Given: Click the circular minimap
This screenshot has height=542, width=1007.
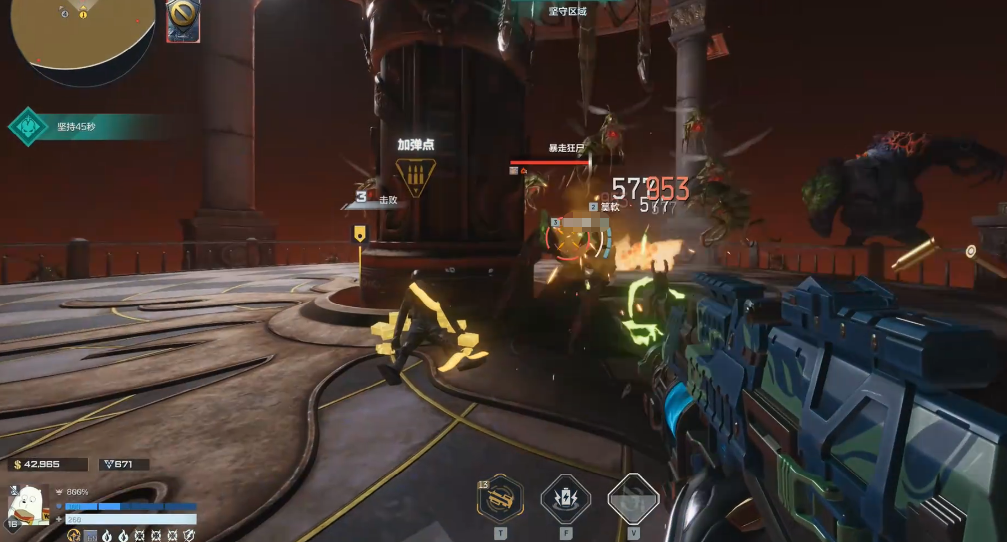Looking at the screenshot, I should coord(82,32).
